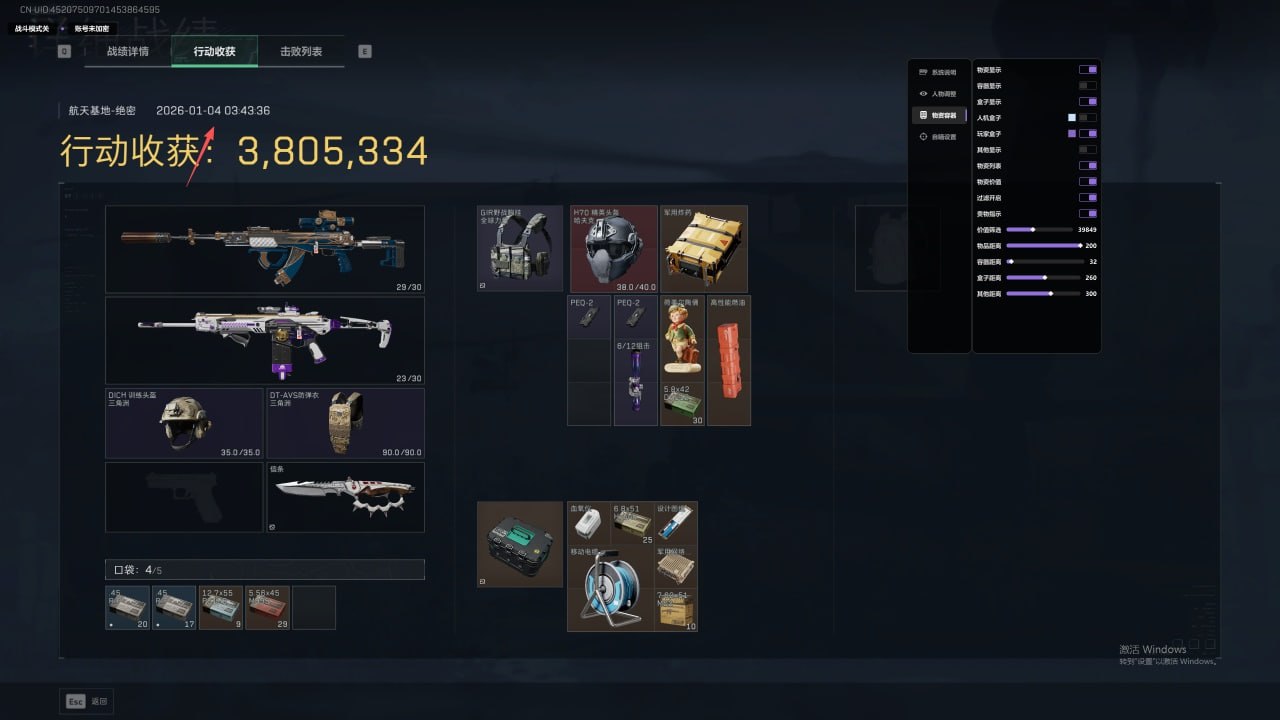
Task: Select the blue cable reel item
Action: (x=610, y=588)
